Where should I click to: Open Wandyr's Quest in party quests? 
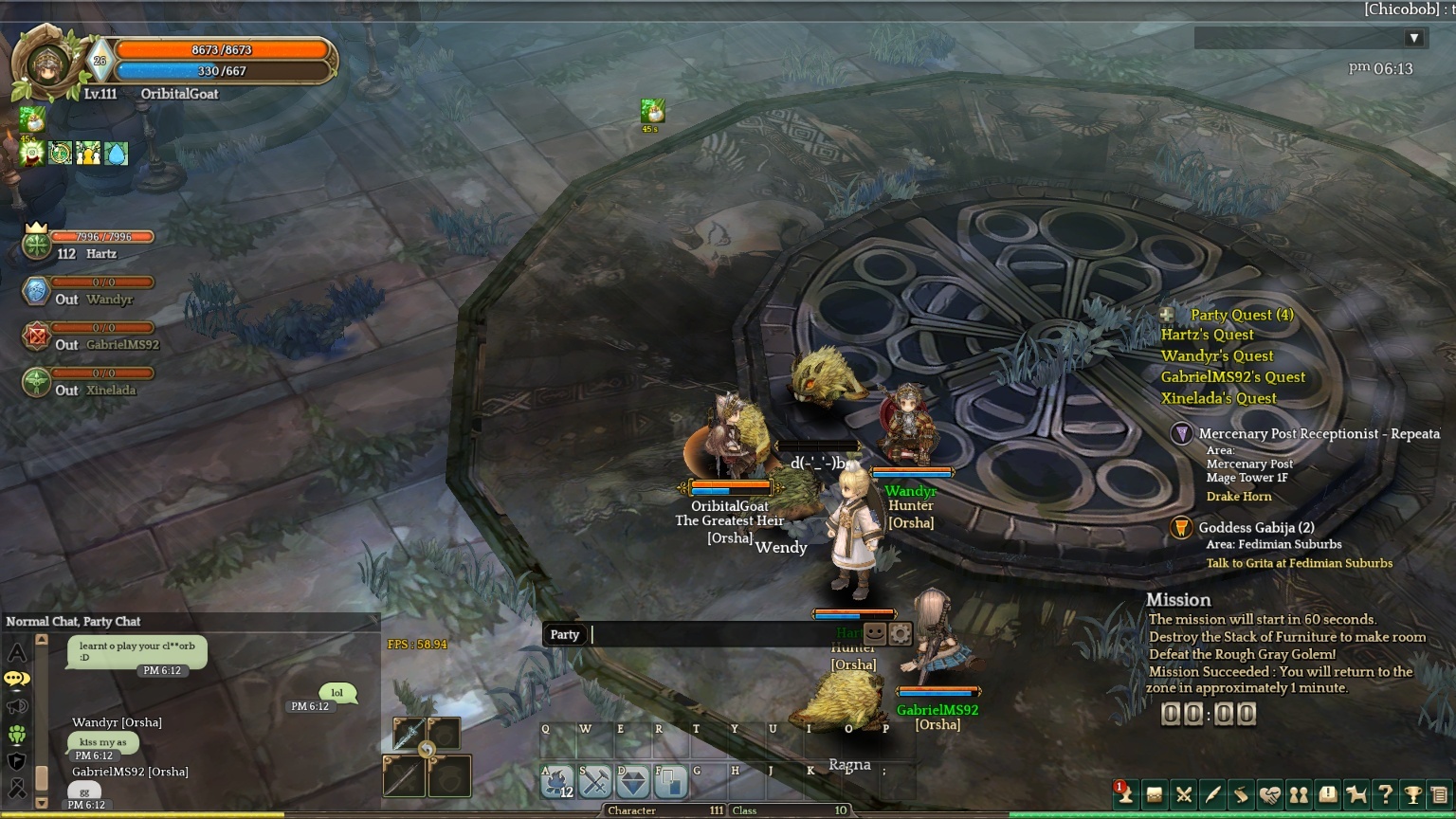1217,355
